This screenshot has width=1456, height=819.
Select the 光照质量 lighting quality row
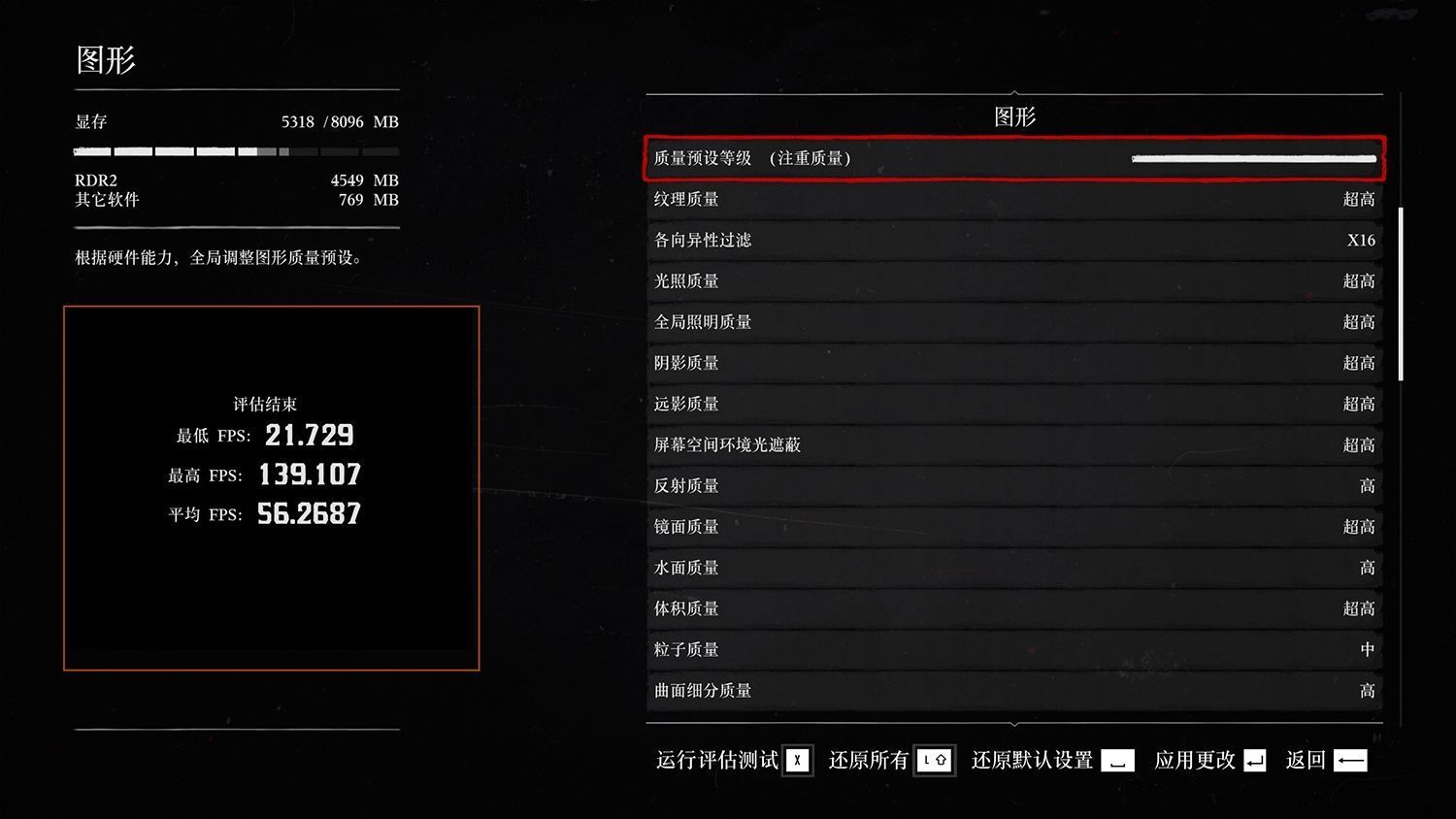click(1014, 280)
